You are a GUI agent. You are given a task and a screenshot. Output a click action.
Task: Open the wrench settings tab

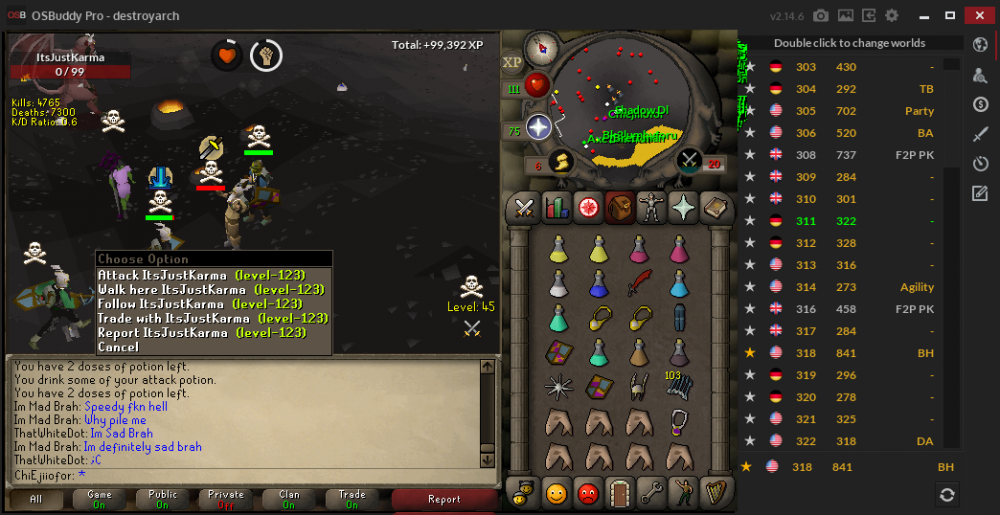point(651,492)
